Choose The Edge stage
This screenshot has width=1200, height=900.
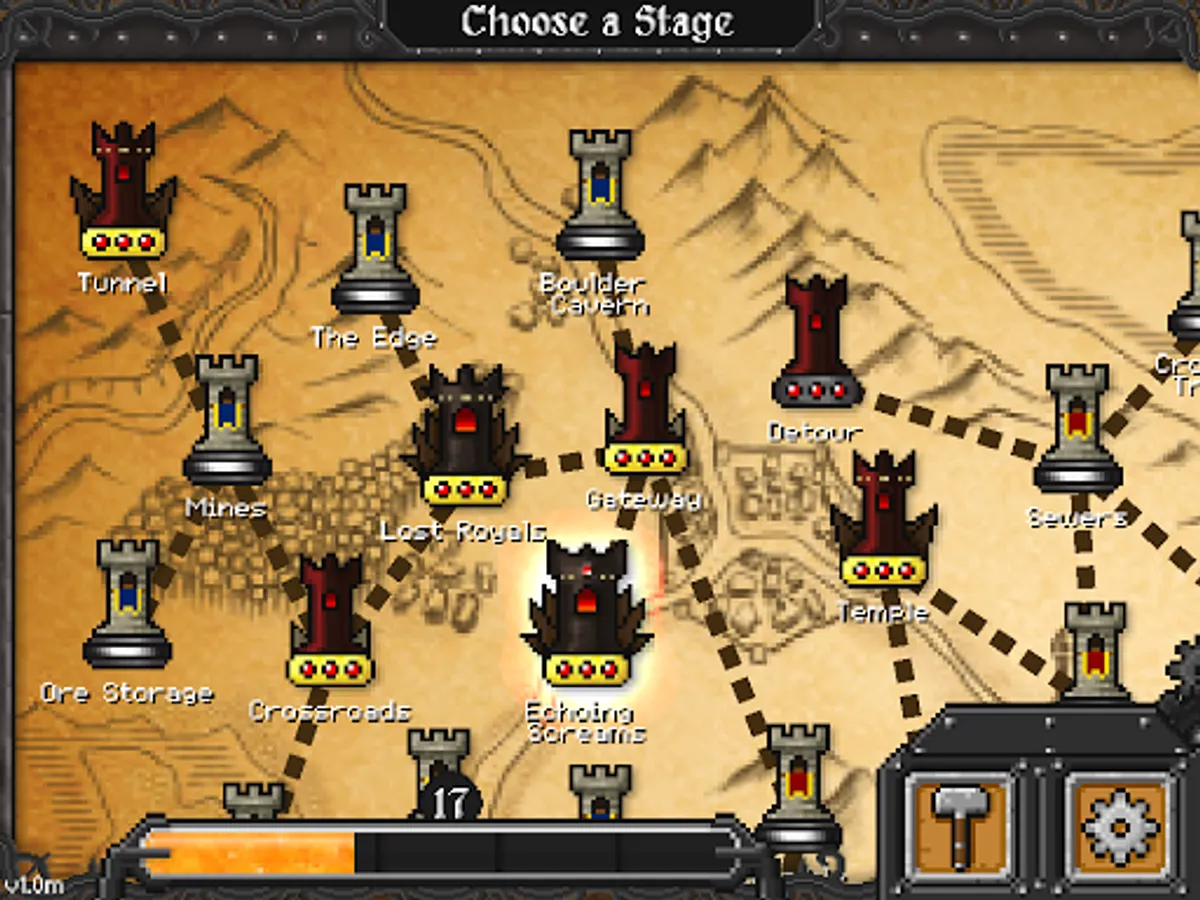(x=375, y=250)
